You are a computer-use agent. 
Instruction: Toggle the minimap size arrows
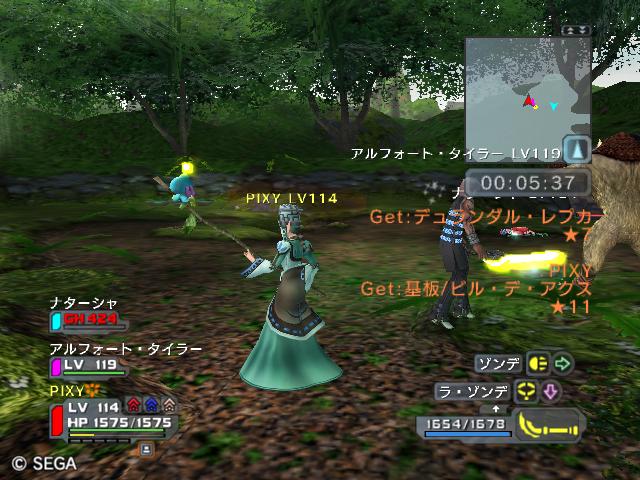pos(576,30)
